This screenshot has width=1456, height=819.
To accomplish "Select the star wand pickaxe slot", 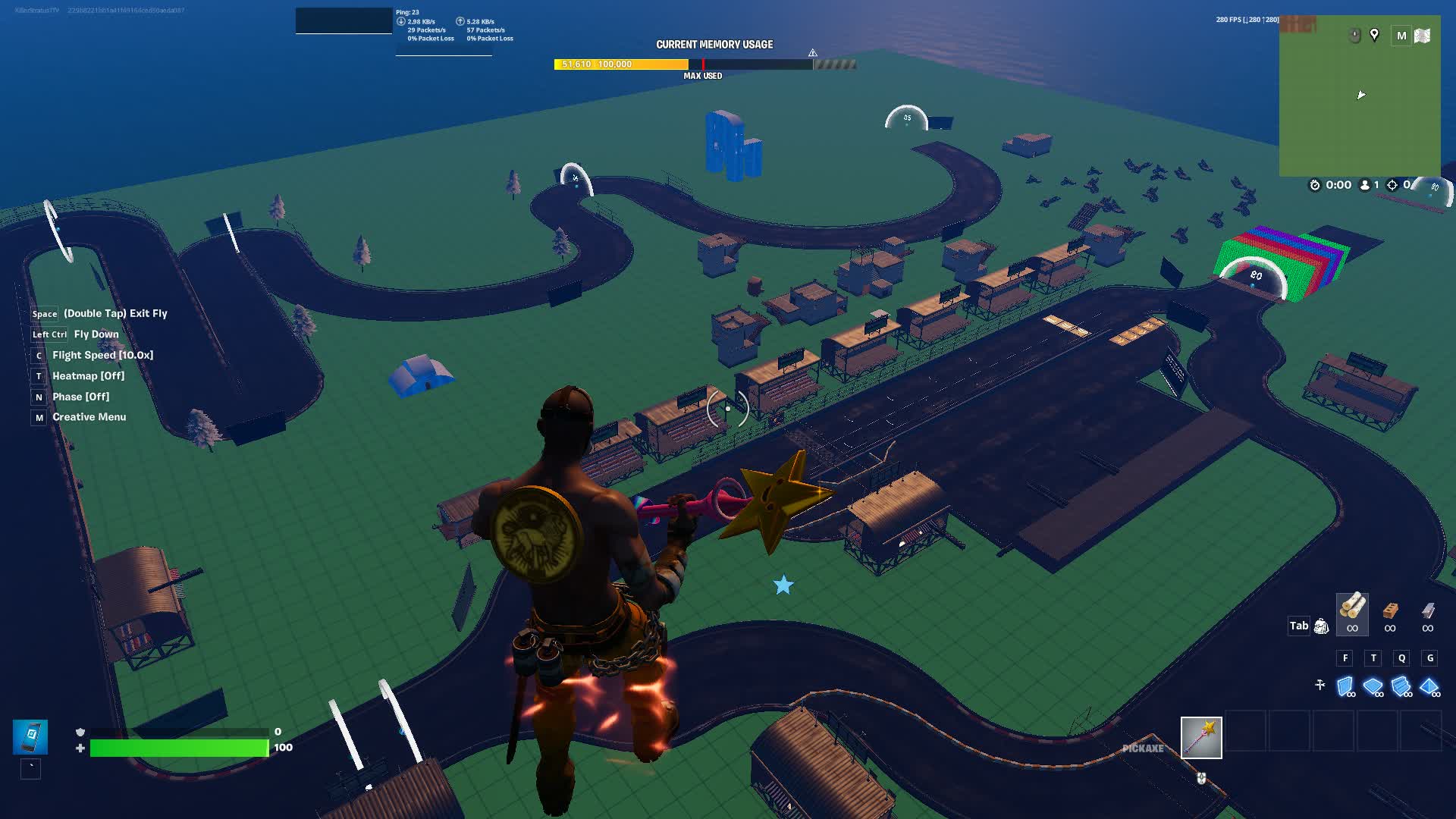I will coord(1201,737).
